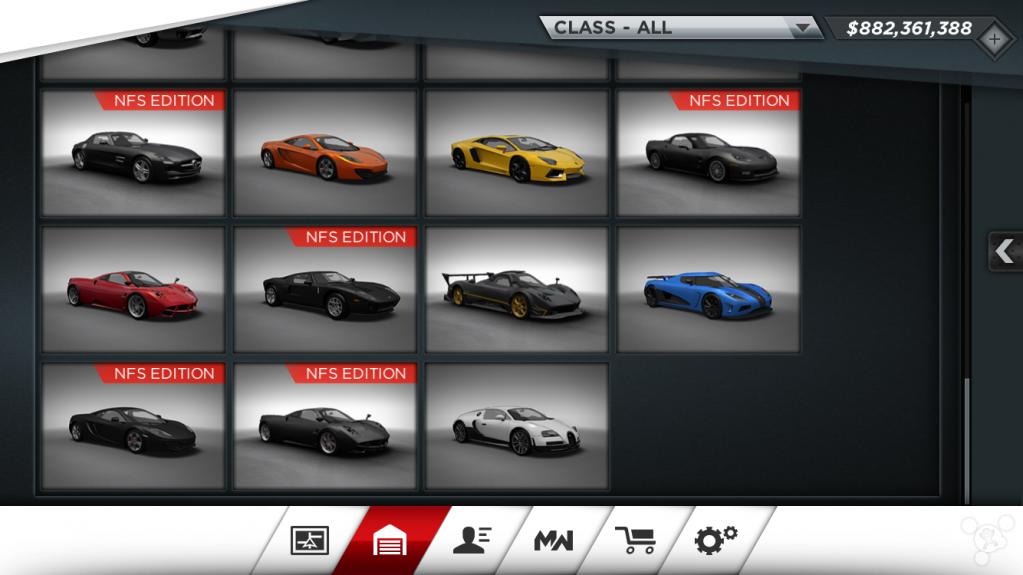Choose the yellow Lamborghini Aventador tile

tap(517, 153)
